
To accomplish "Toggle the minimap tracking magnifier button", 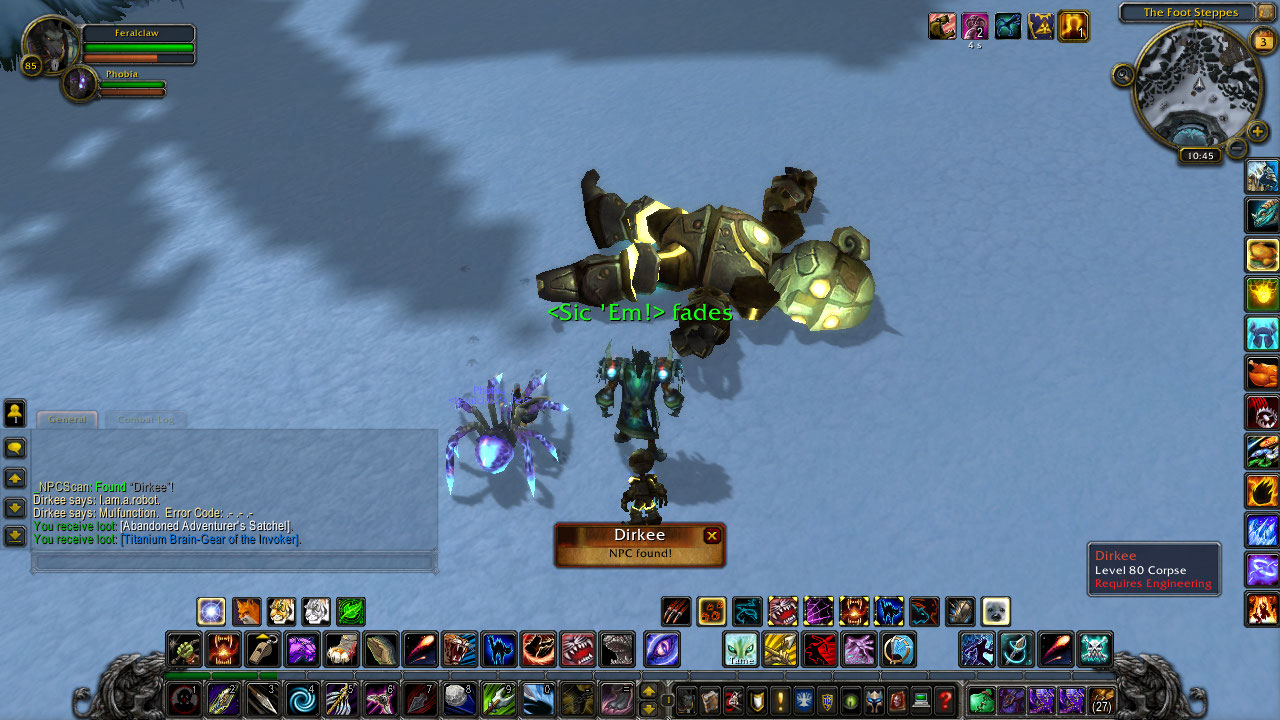I will click(x=1123, y=75).
